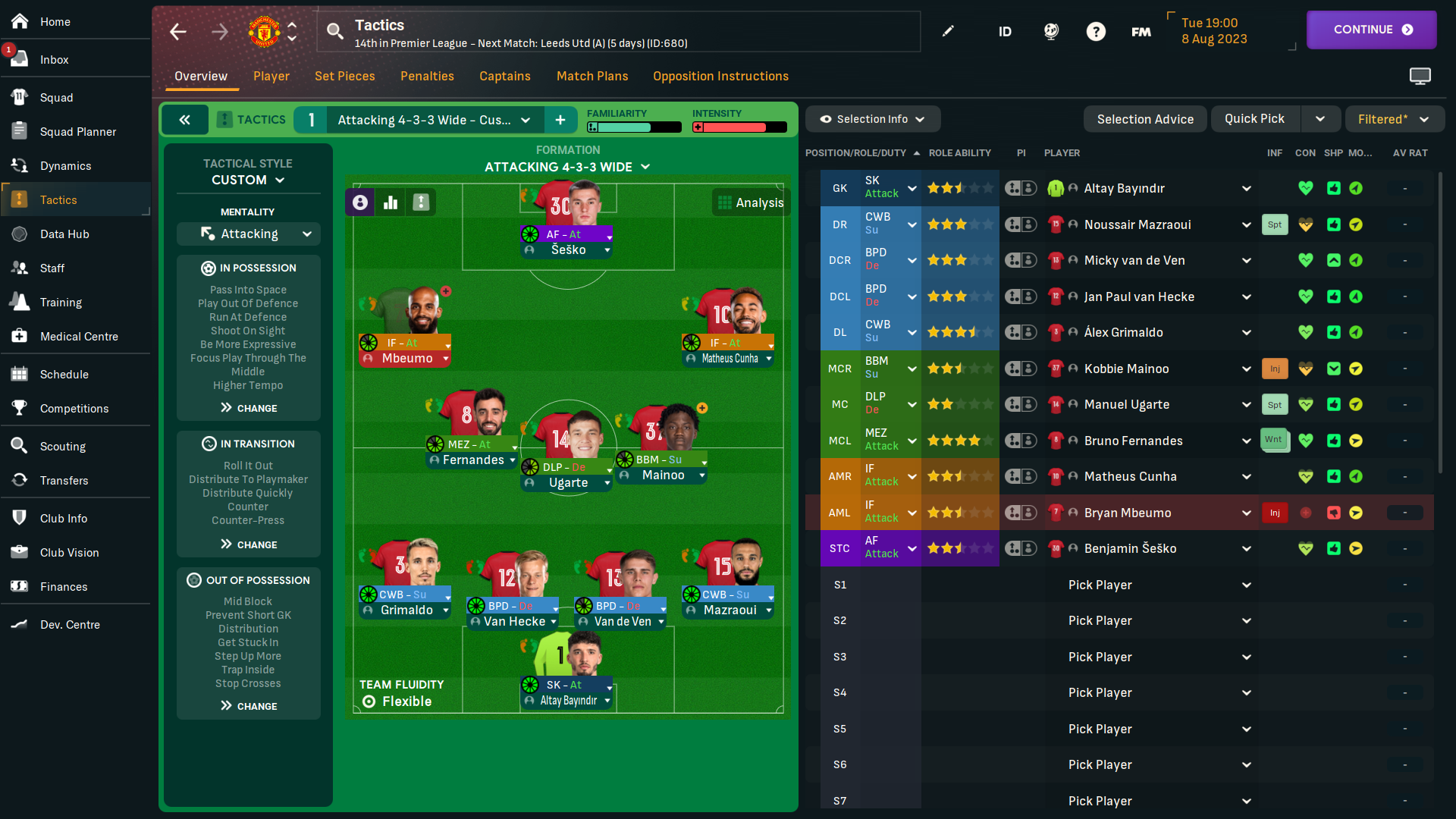Click the Manchester United club badge
The width and height of the screenshot is (1456, 819).
click(263, 31)
